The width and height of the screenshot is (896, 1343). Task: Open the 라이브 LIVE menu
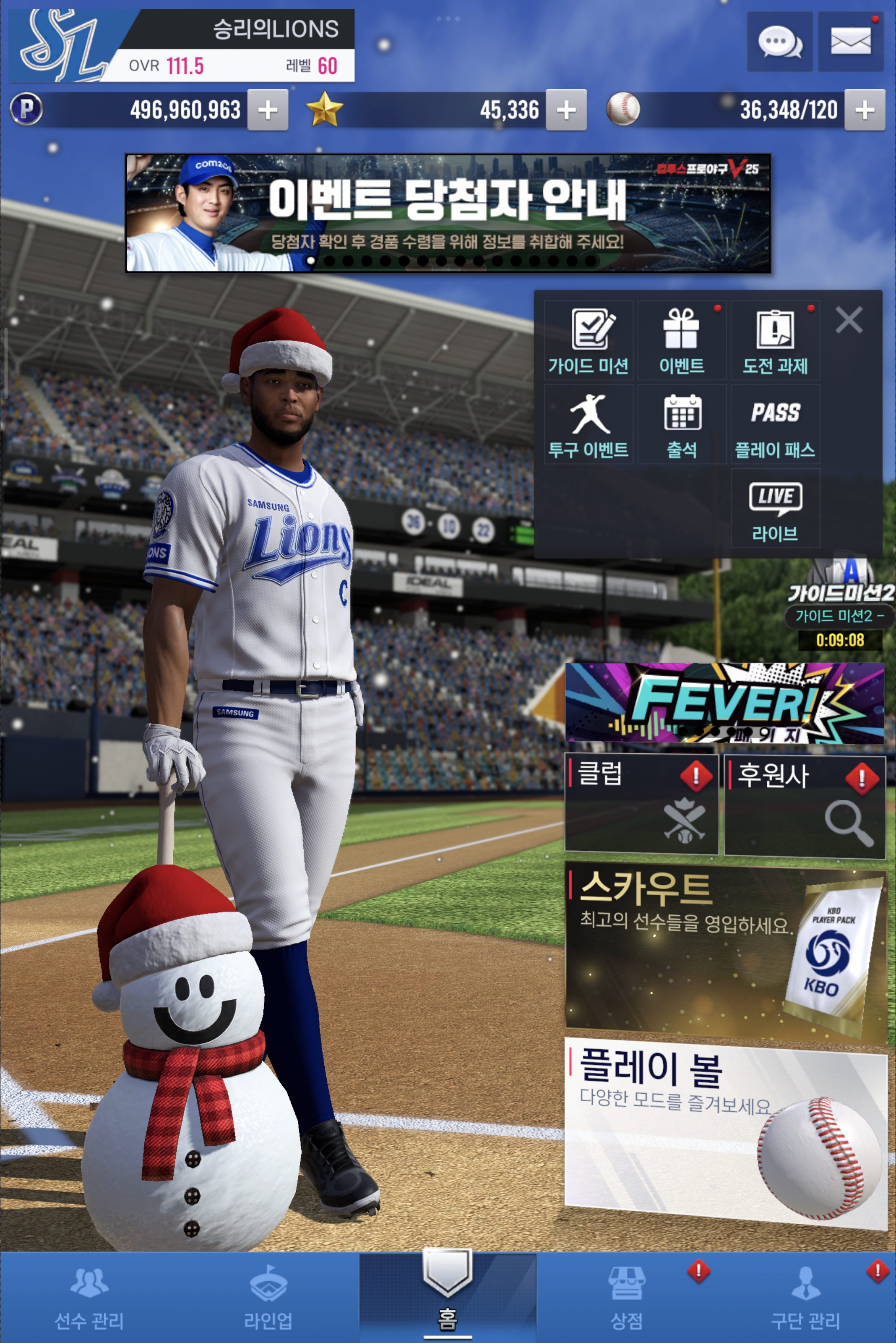click(775, 509)
